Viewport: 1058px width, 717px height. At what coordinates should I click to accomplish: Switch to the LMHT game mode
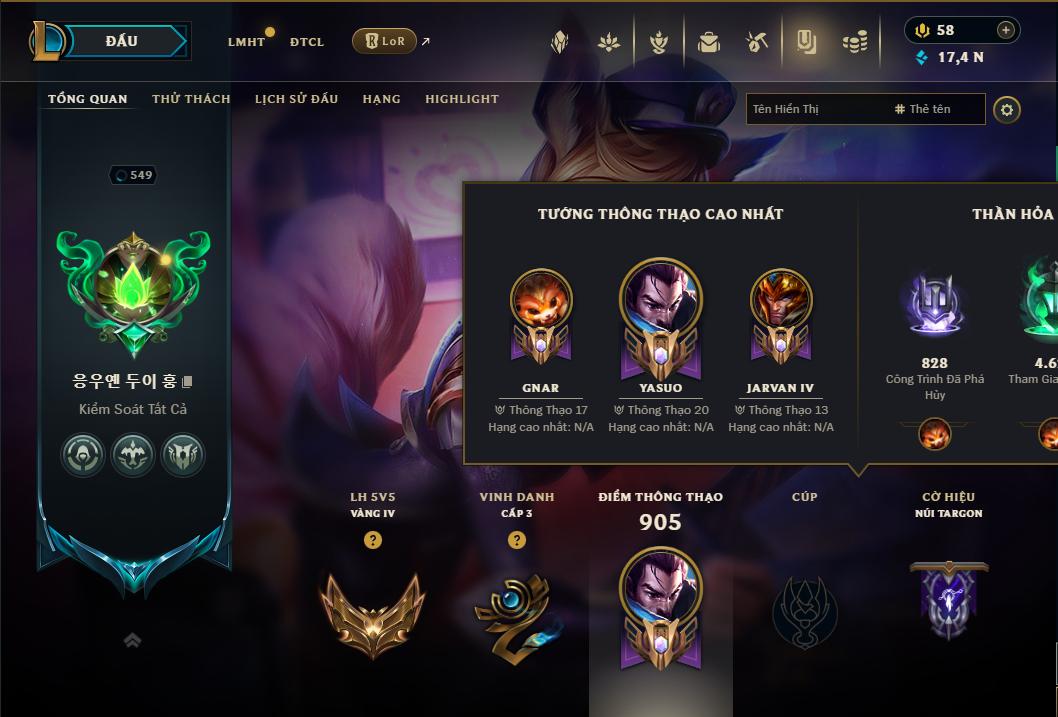tap(246, 42)
